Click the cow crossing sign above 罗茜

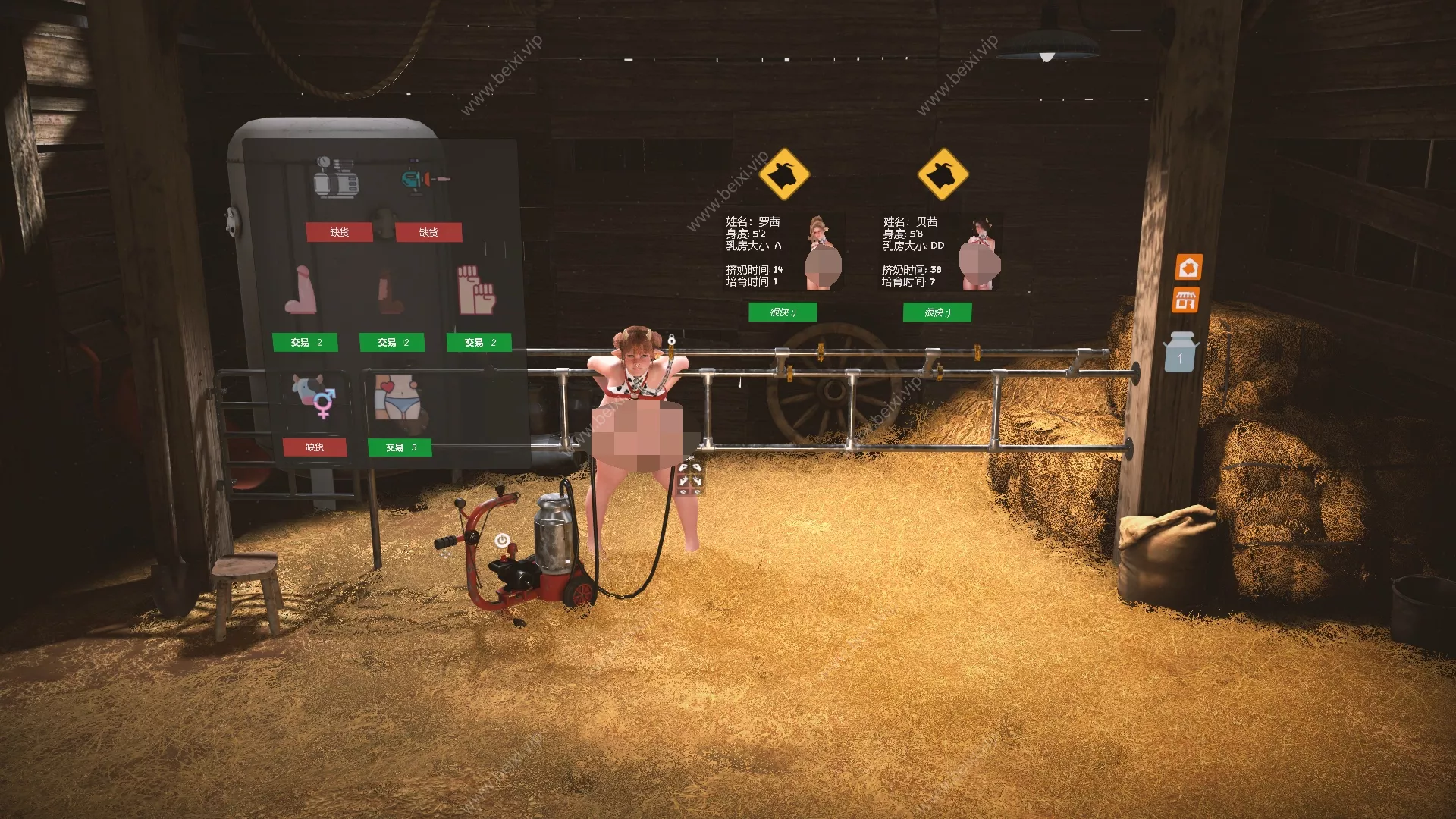(785, 174)
